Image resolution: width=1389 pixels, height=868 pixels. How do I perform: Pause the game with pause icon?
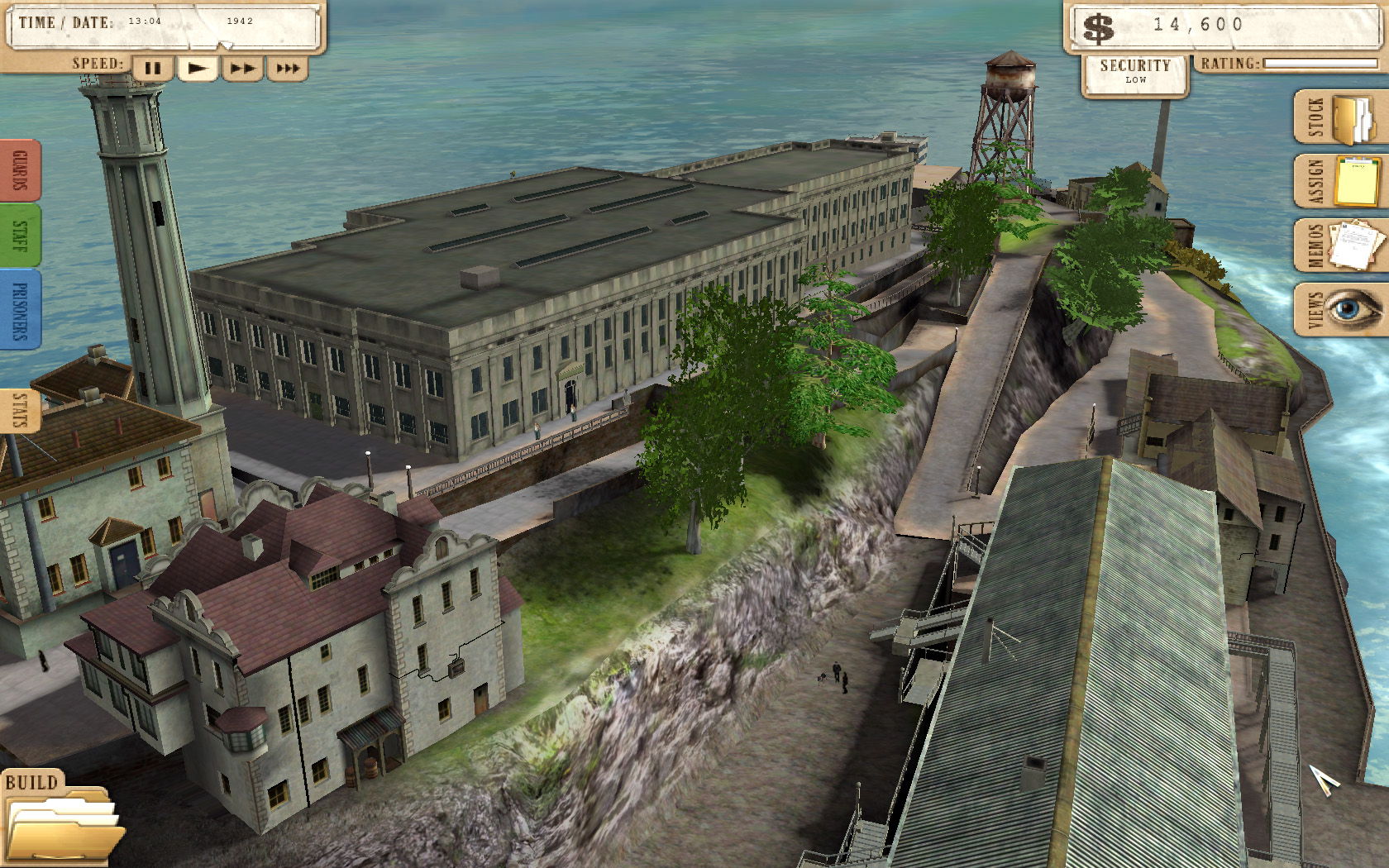pos(153,69)
